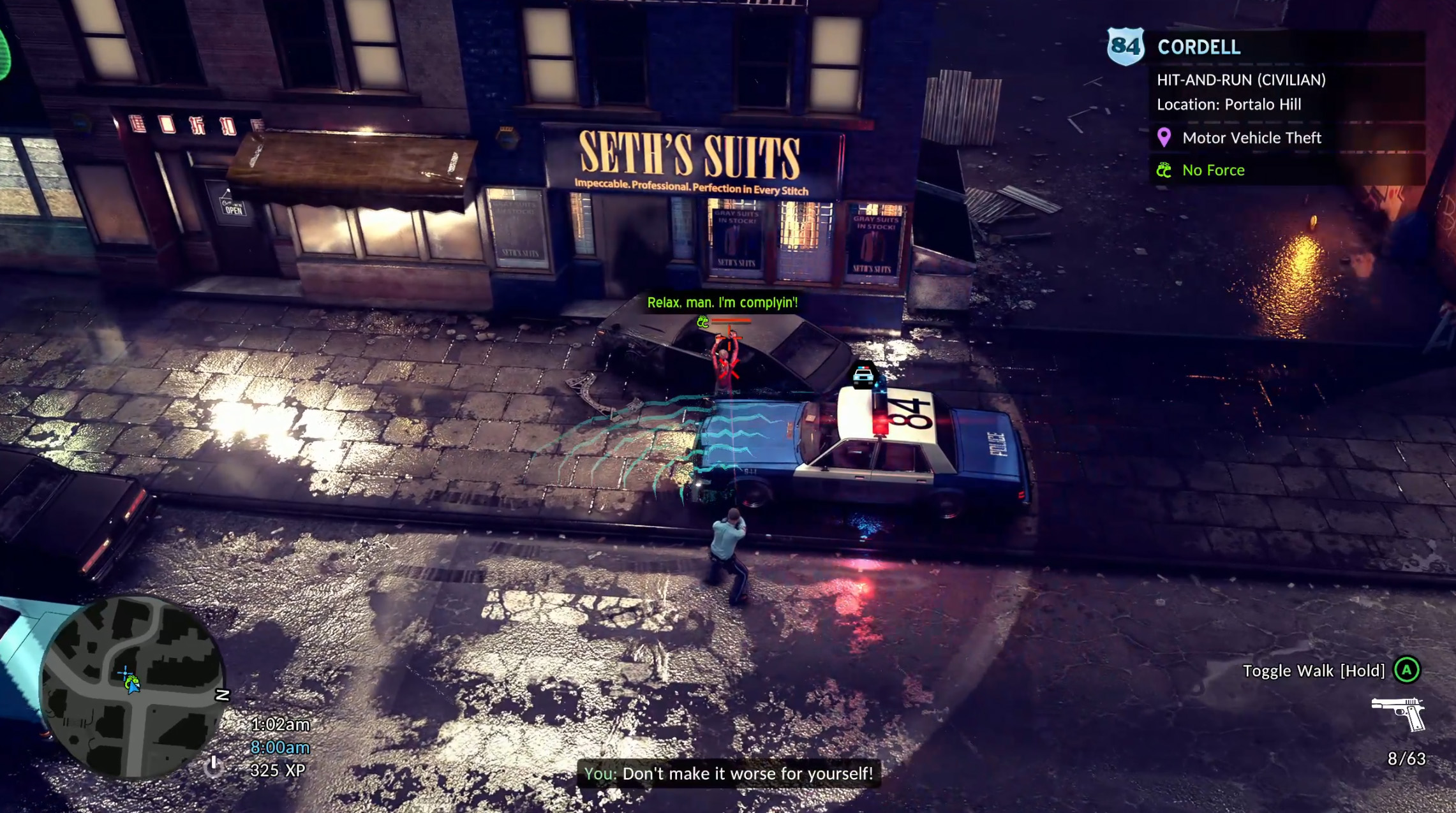
Task: Open the circular minimap
Action: pyautogui.click(x=133, y=687)
